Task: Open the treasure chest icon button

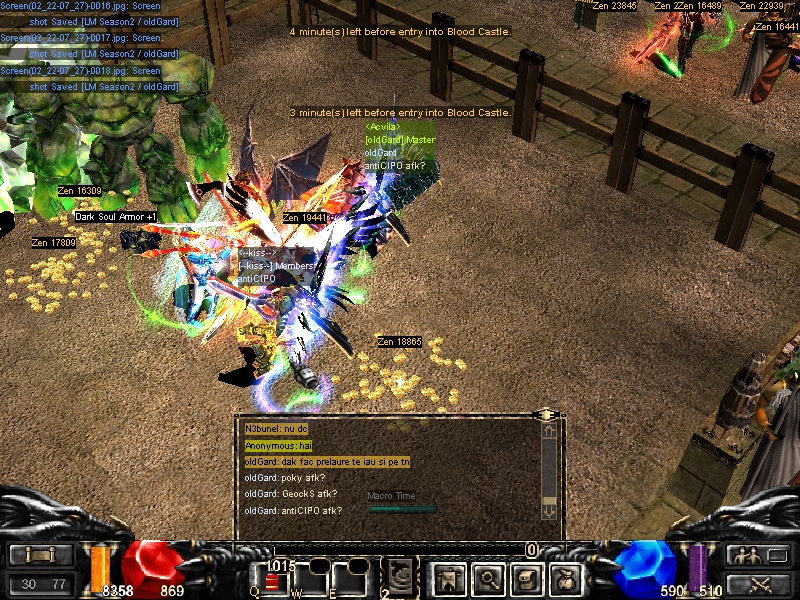Action: [x=526, y=576]
